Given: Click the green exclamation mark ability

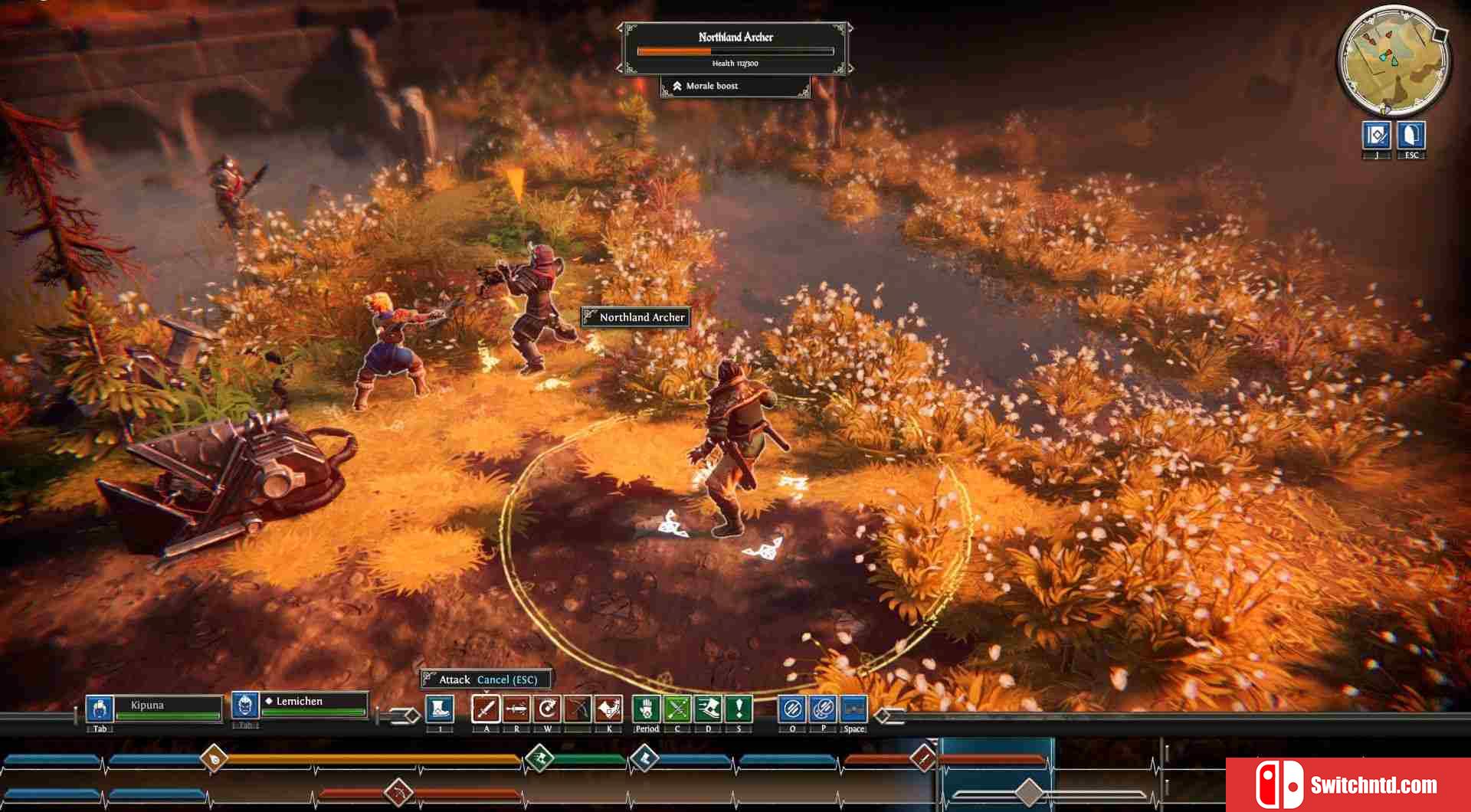Looking at the screenshot, I should 739,709.
